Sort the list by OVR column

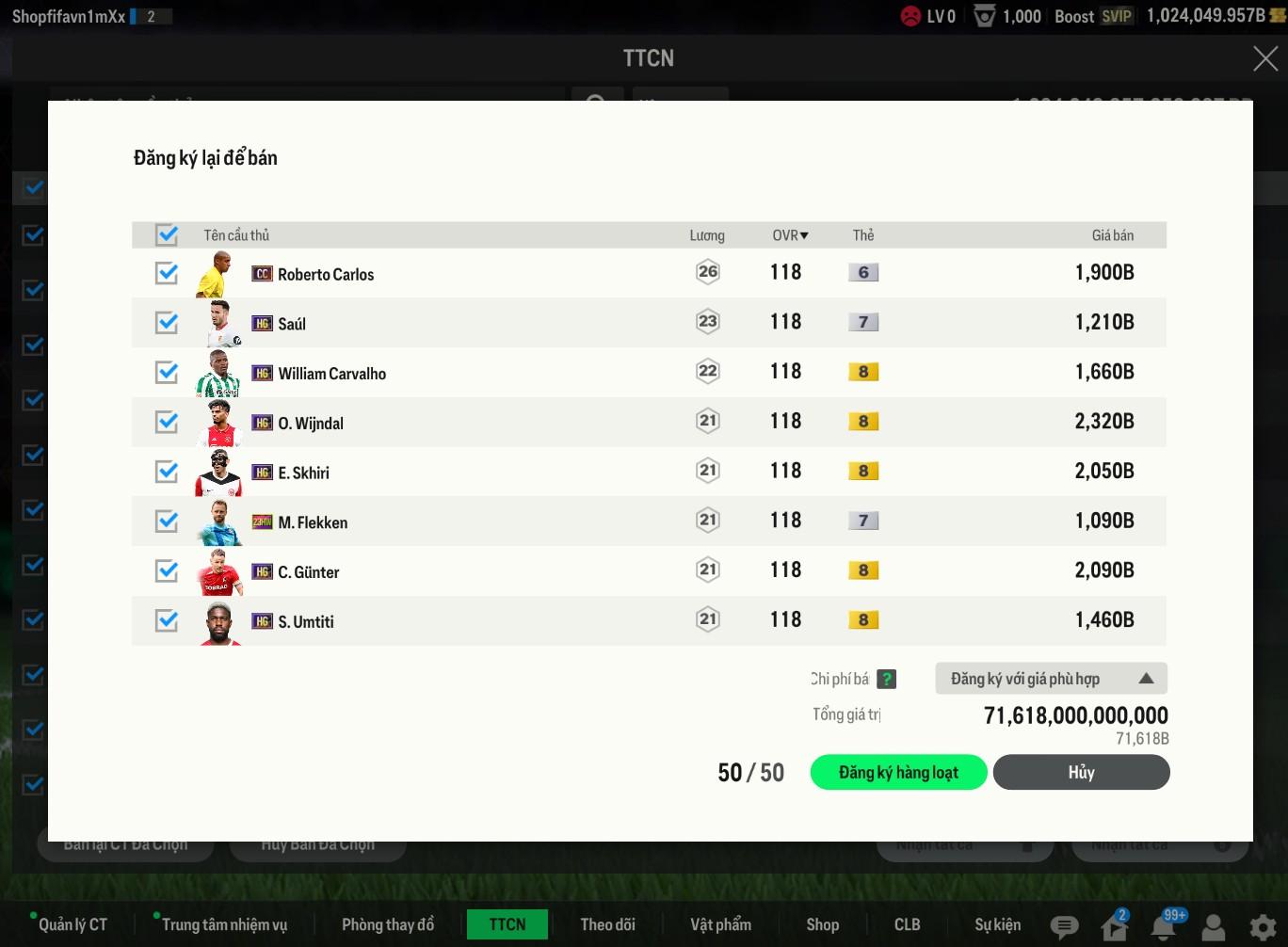tap(790, 235)
